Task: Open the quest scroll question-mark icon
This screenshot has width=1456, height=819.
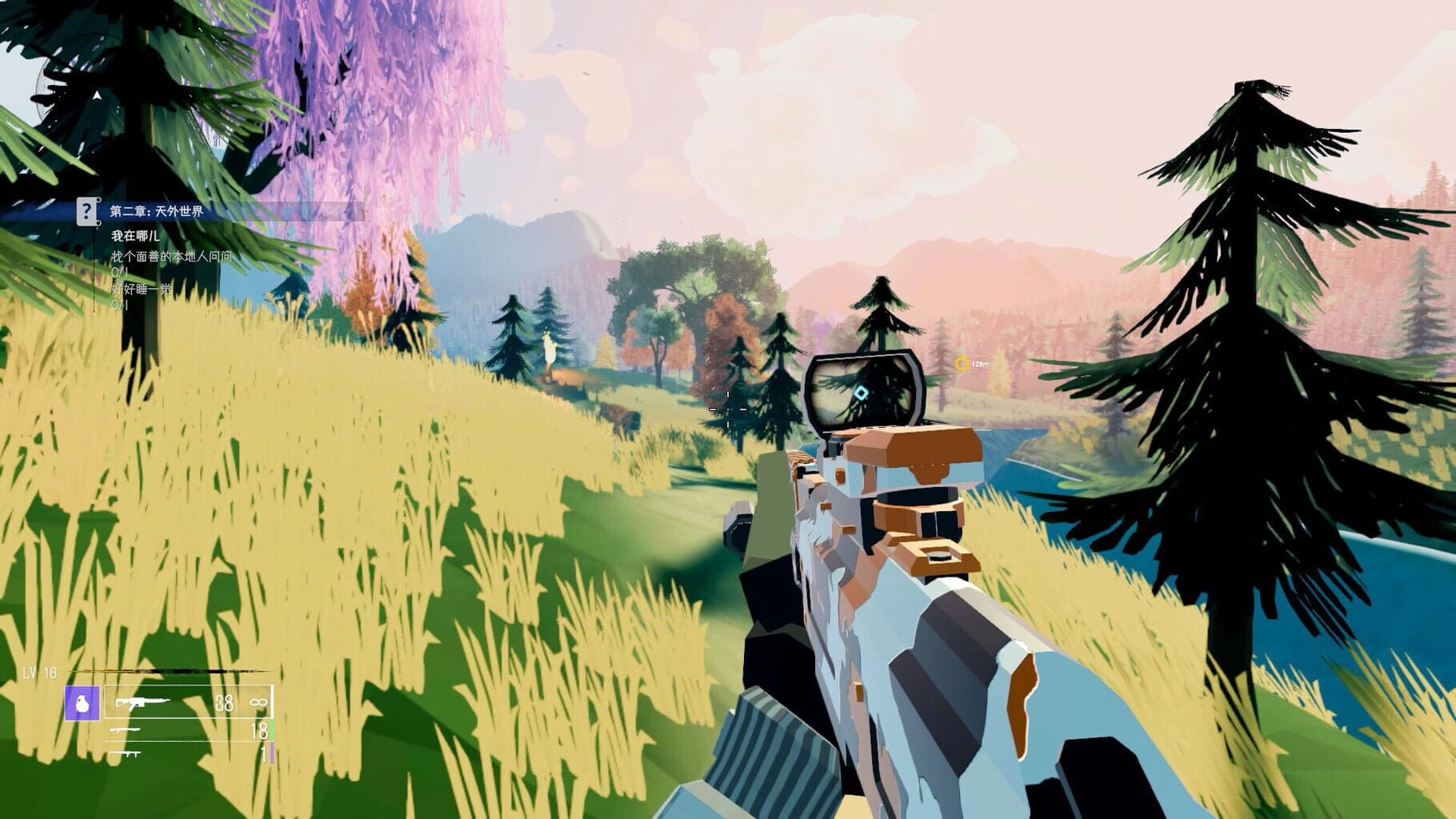Action: point(87,211)
